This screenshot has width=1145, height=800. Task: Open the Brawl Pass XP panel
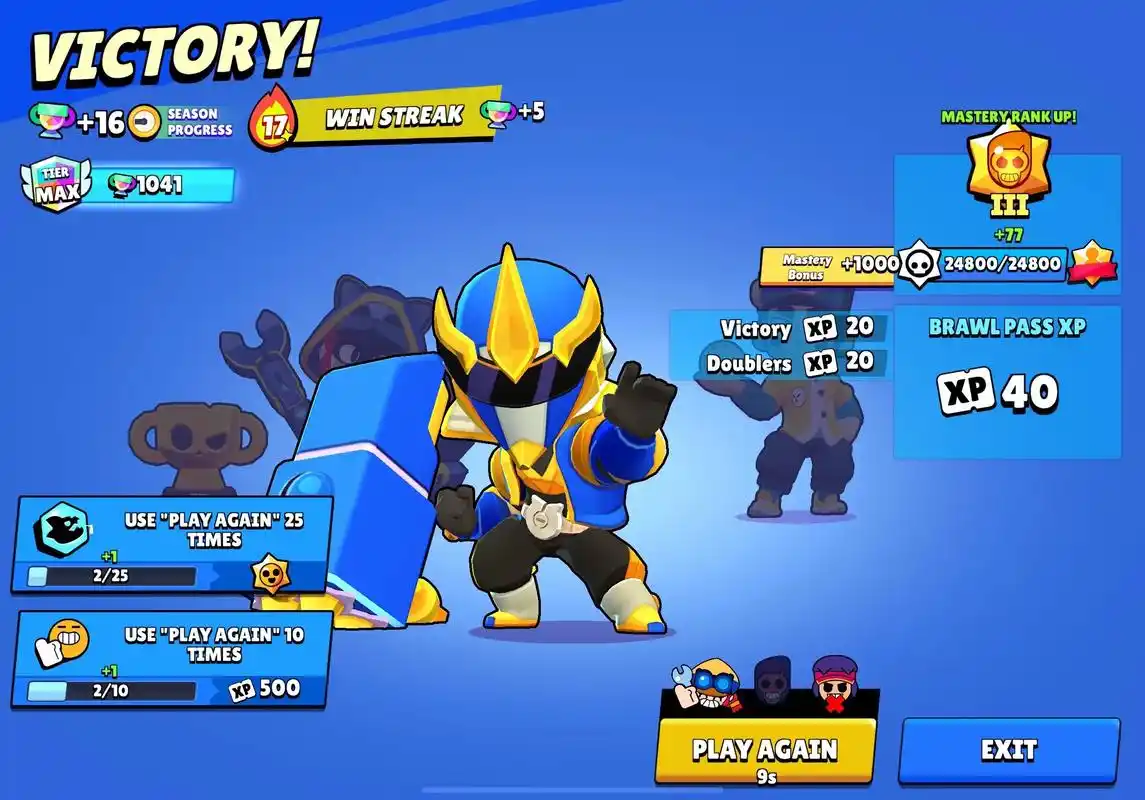click(1006, 382)
